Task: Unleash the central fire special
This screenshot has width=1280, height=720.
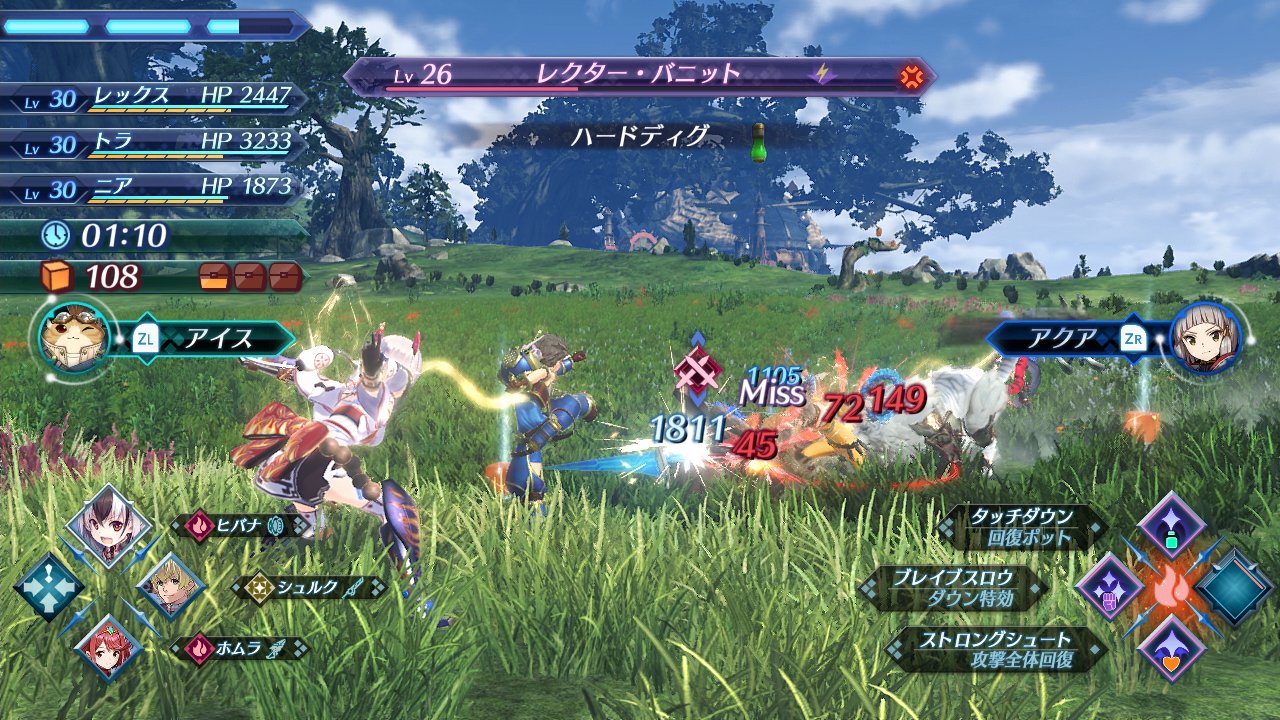Action: coord(1171,588)
